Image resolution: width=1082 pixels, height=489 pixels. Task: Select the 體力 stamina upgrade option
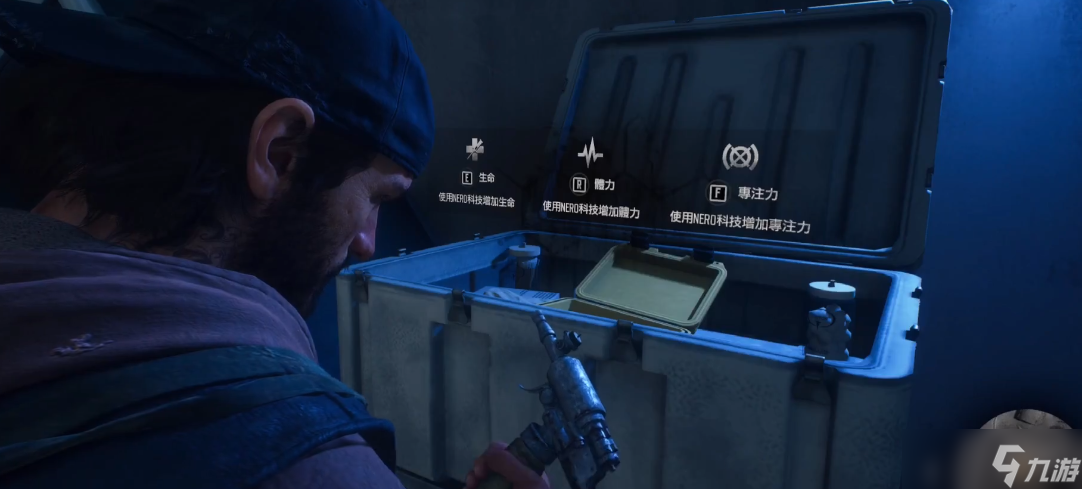pyautogui.click(x=590, y=184)
